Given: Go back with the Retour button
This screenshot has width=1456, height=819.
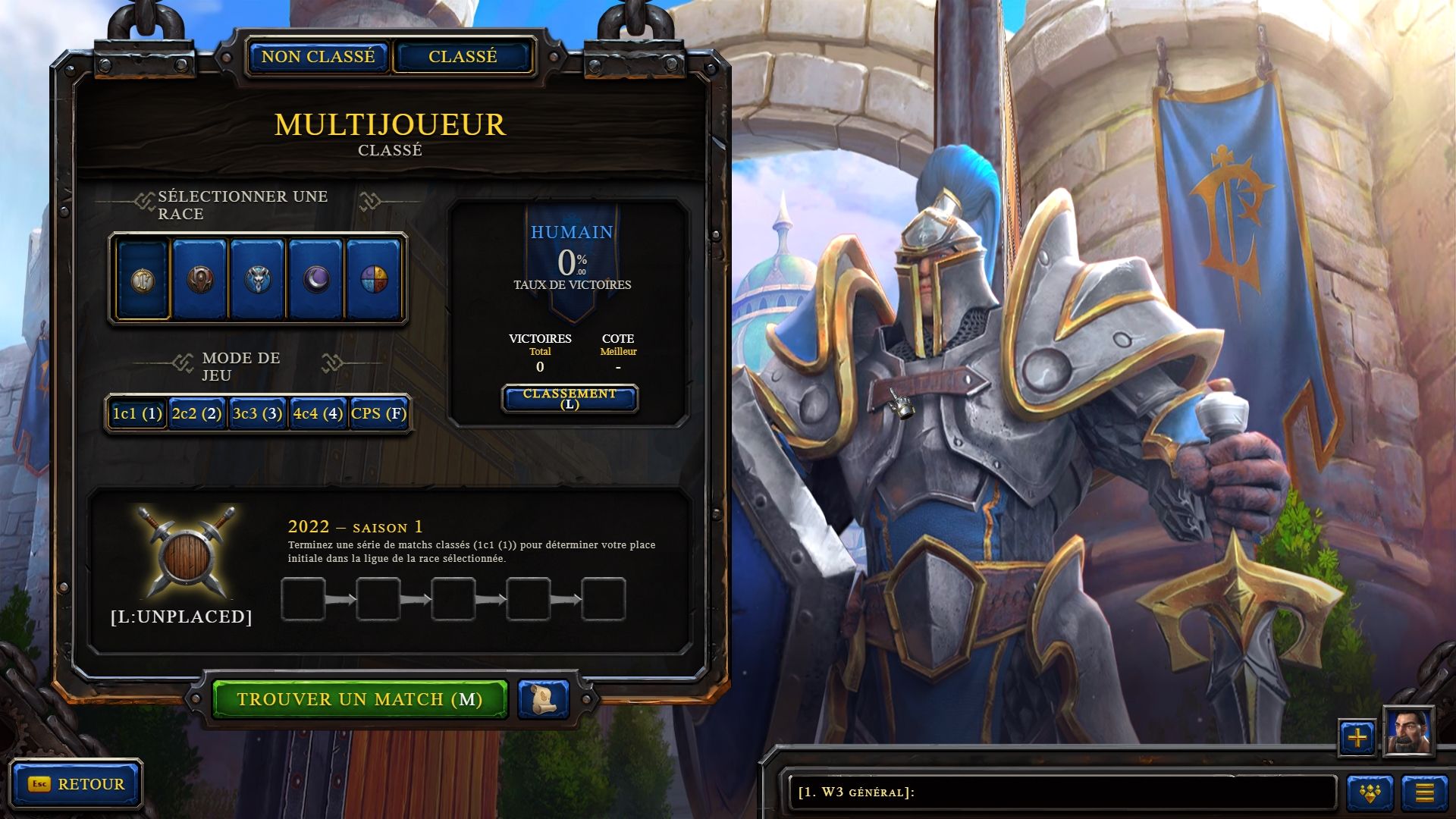Looking at the screenshot, I should pos(77,784).
